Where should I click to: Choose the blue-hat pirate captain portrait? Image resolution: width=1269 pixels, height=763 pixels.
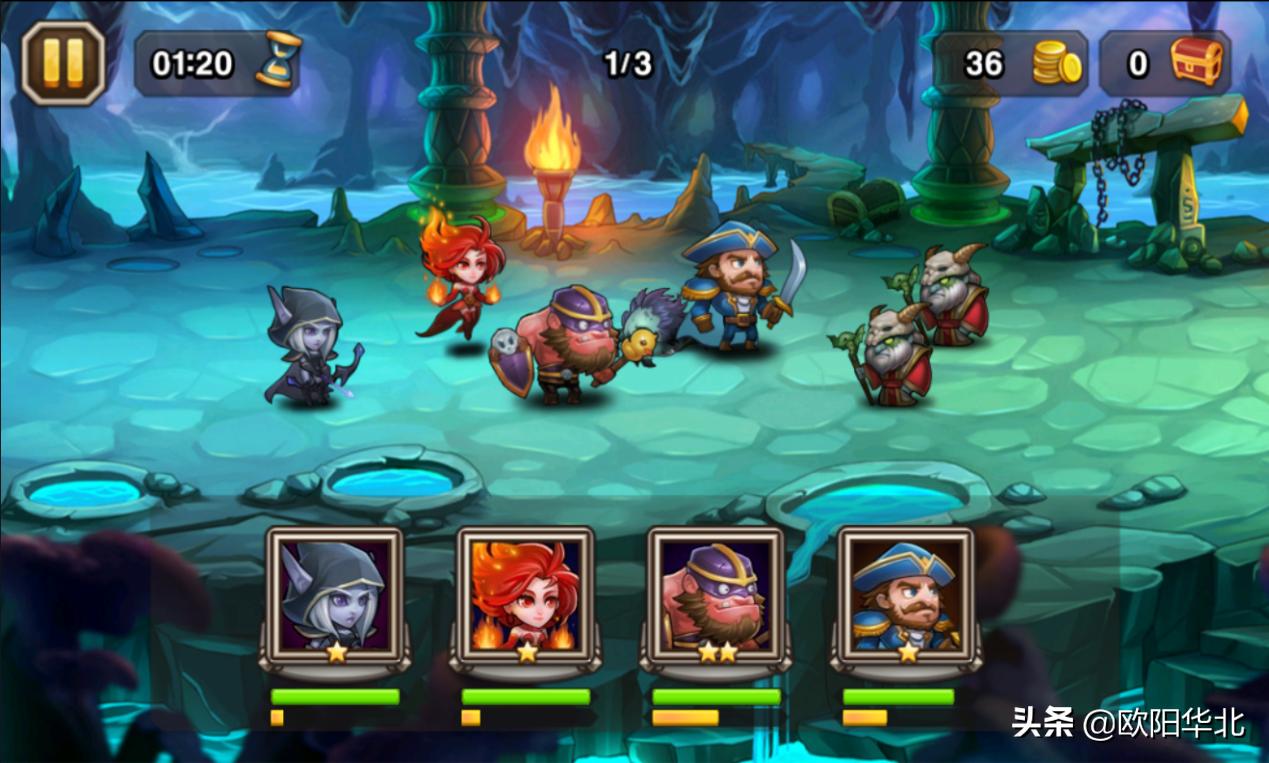906,597
